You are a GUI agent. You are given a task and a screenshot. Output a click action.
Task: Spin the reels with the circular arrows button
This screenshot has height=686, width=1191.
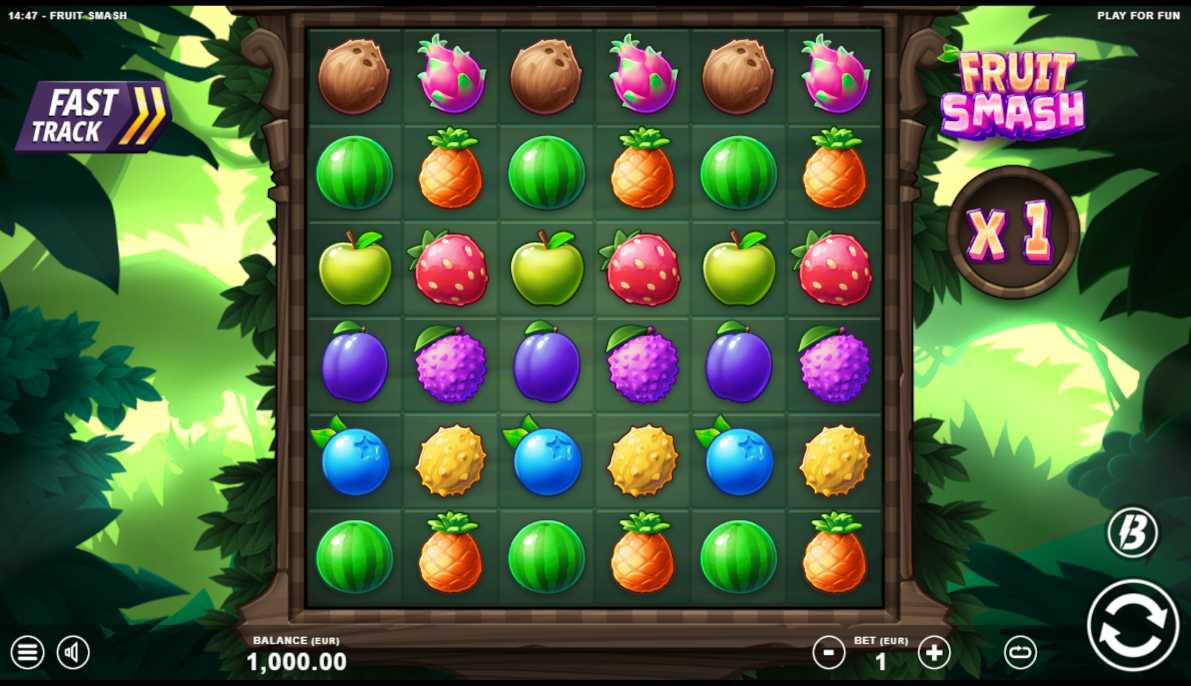tap(1133, 625)
